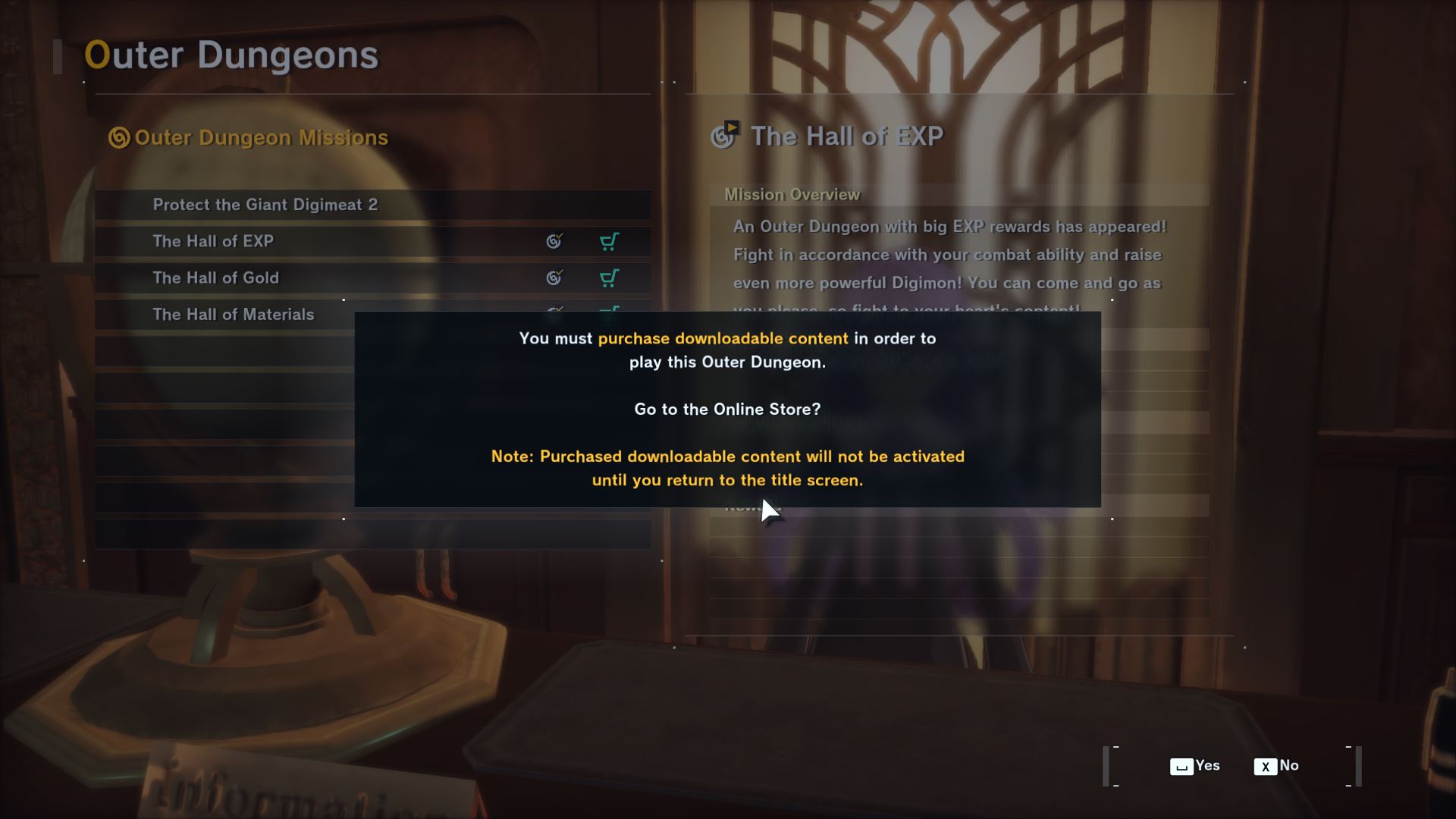The height and width of the screenshot is (819, 1456).
Task: Click the shopping cart icon for Hall of Gold
Action: 609,278
